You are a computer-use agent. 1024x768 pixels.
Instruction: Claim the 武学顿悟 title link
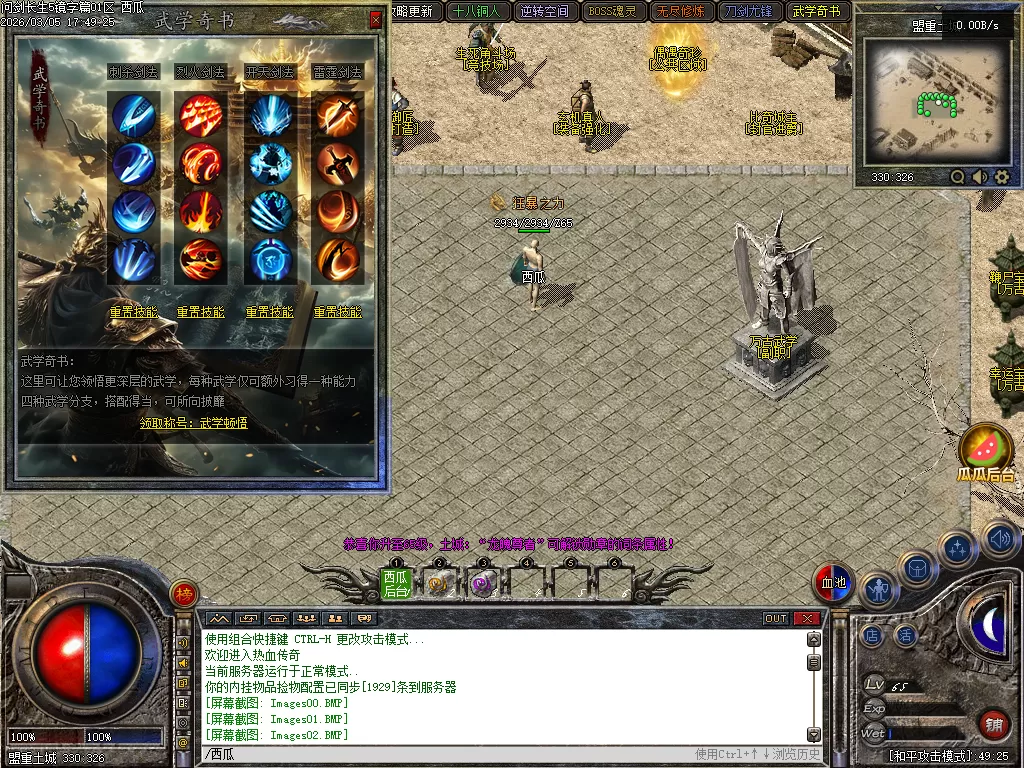(194, 423)
